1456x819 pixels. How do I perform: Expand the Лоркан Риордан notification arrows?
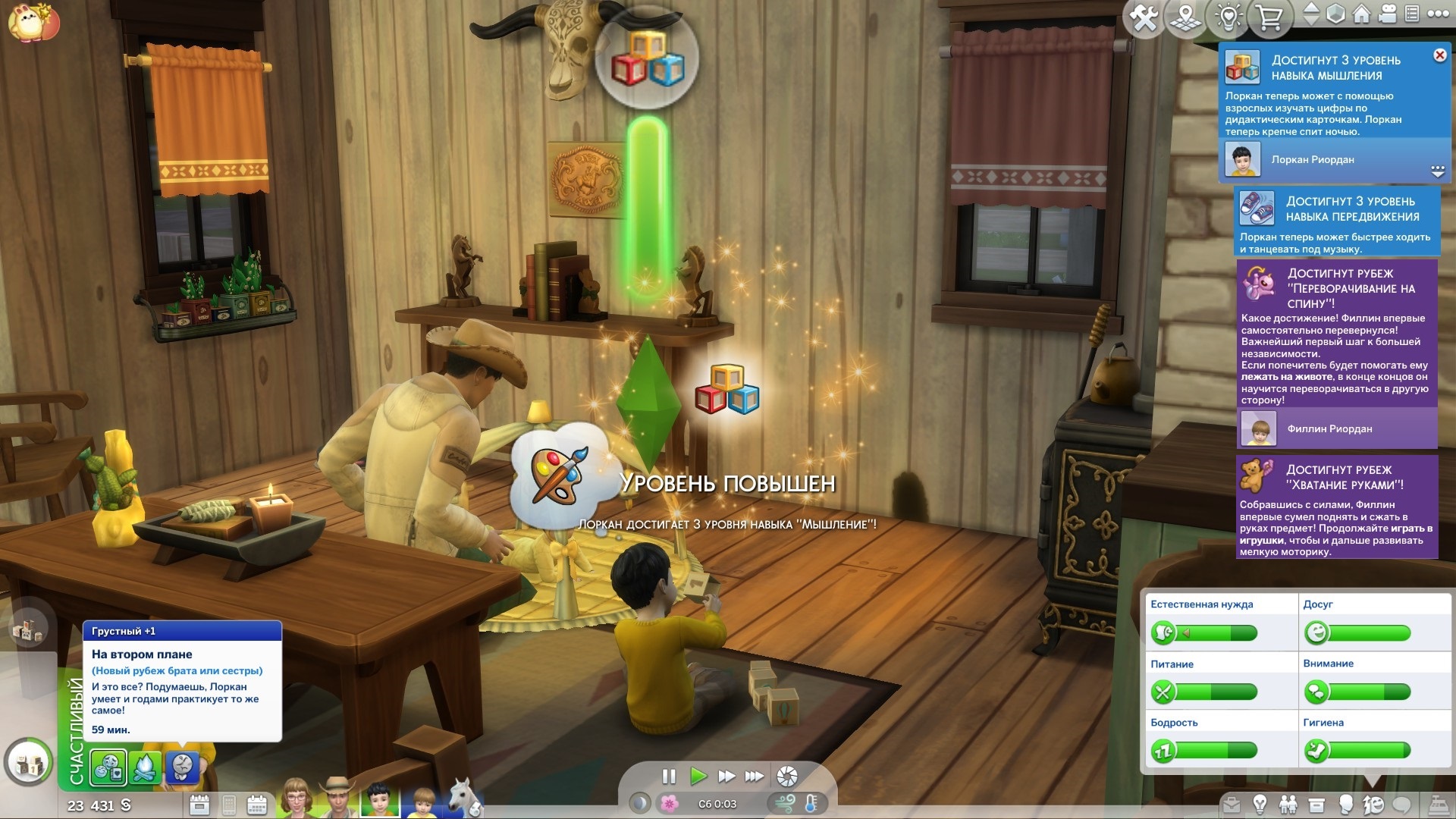coord(1437,171)
